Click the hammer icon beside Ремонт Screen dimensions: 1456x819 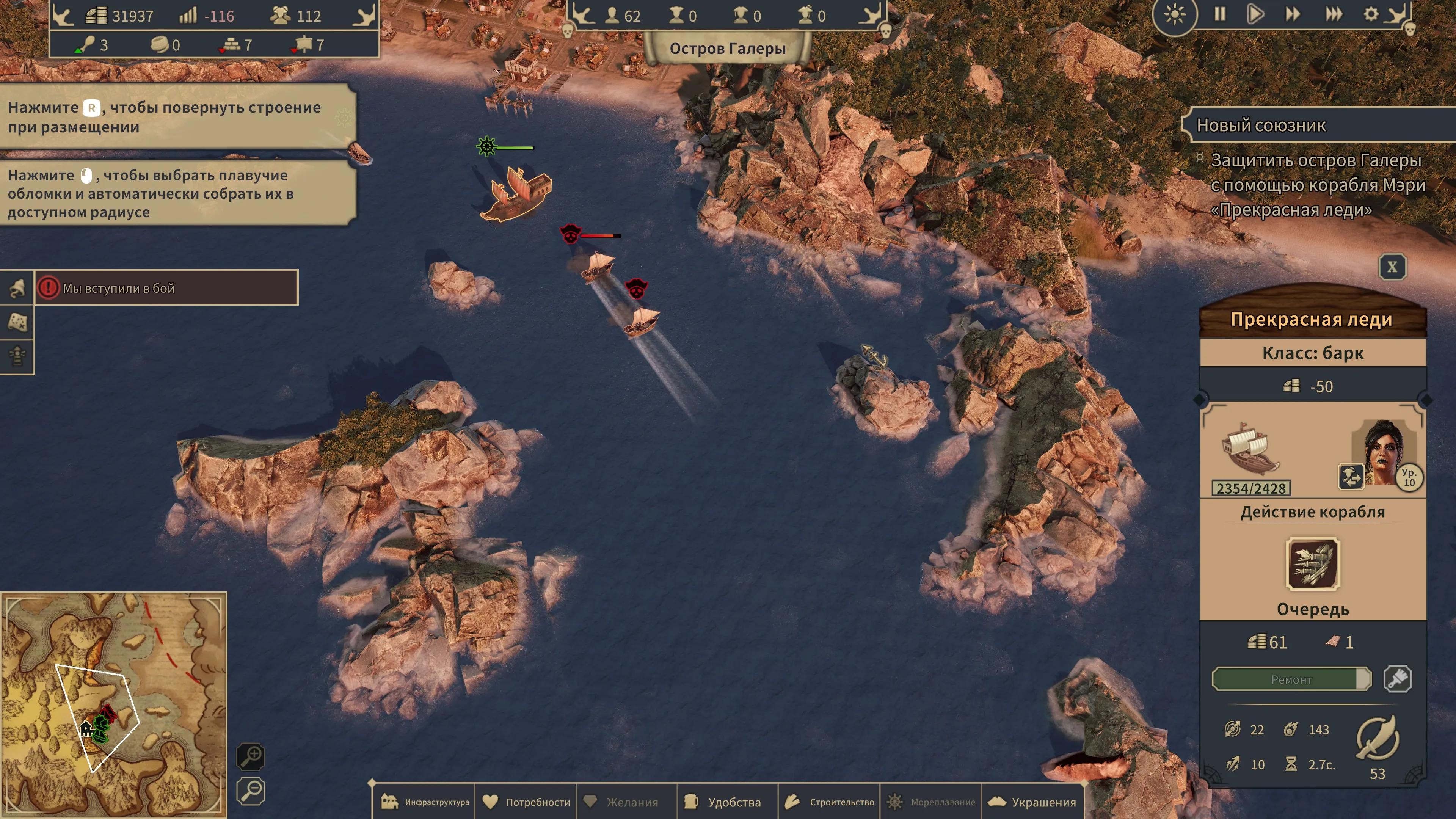(1397, 679)
